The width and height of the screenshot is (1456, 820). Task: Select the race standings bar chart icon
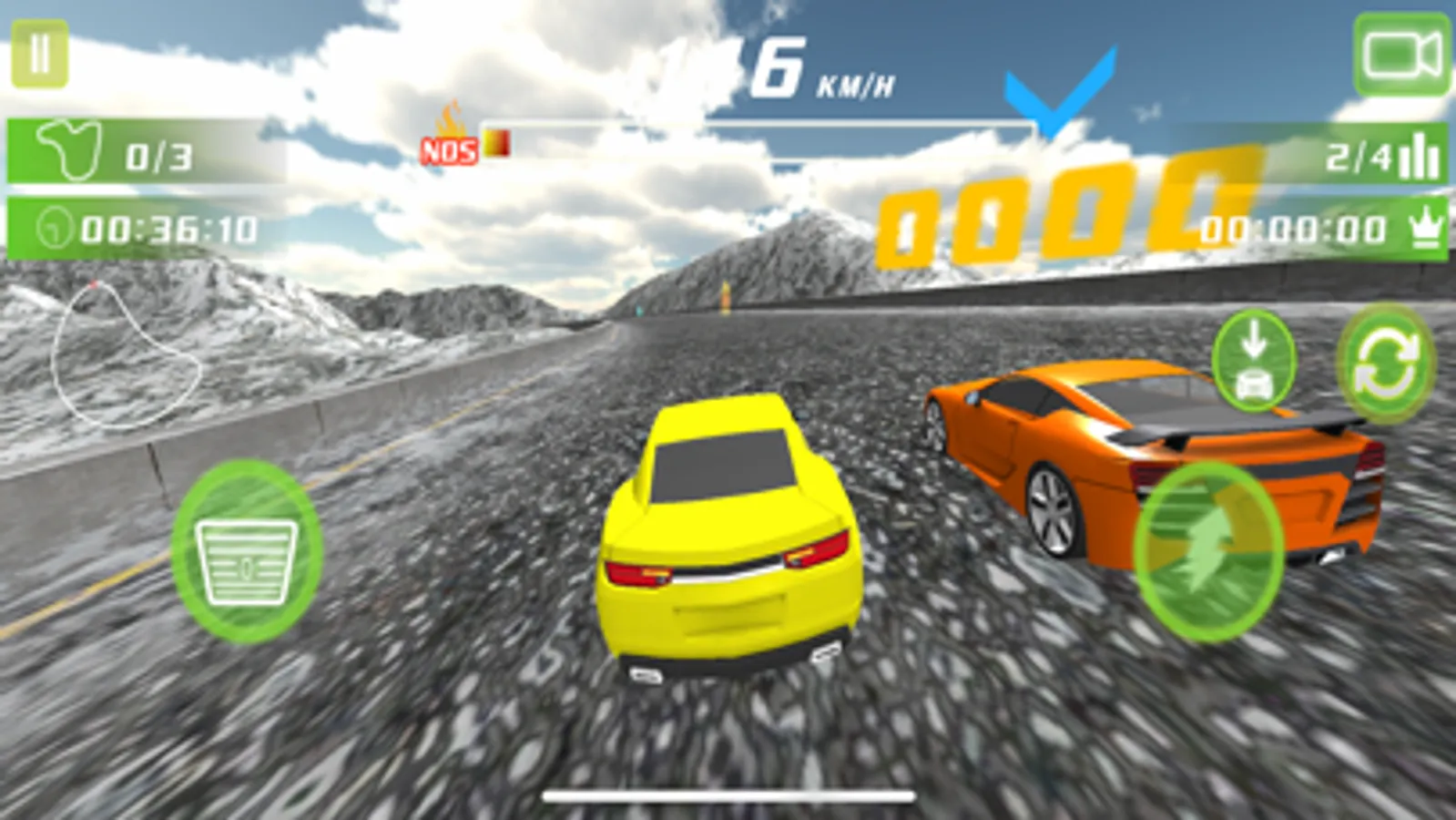click(x=1419, y=155)
